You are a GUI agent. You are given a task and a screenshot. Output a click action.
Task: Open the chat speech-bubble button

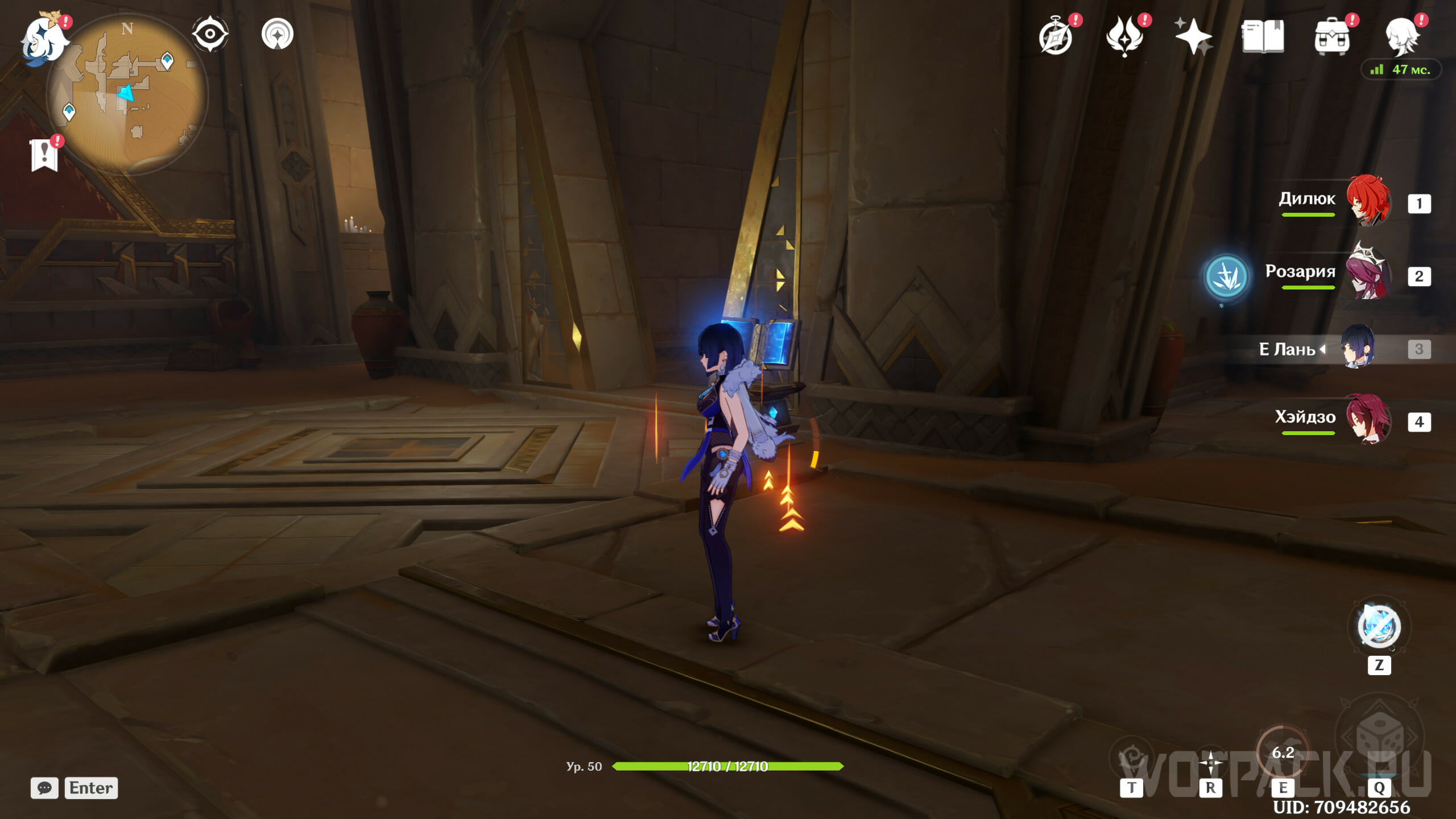(x=44, y=788)
